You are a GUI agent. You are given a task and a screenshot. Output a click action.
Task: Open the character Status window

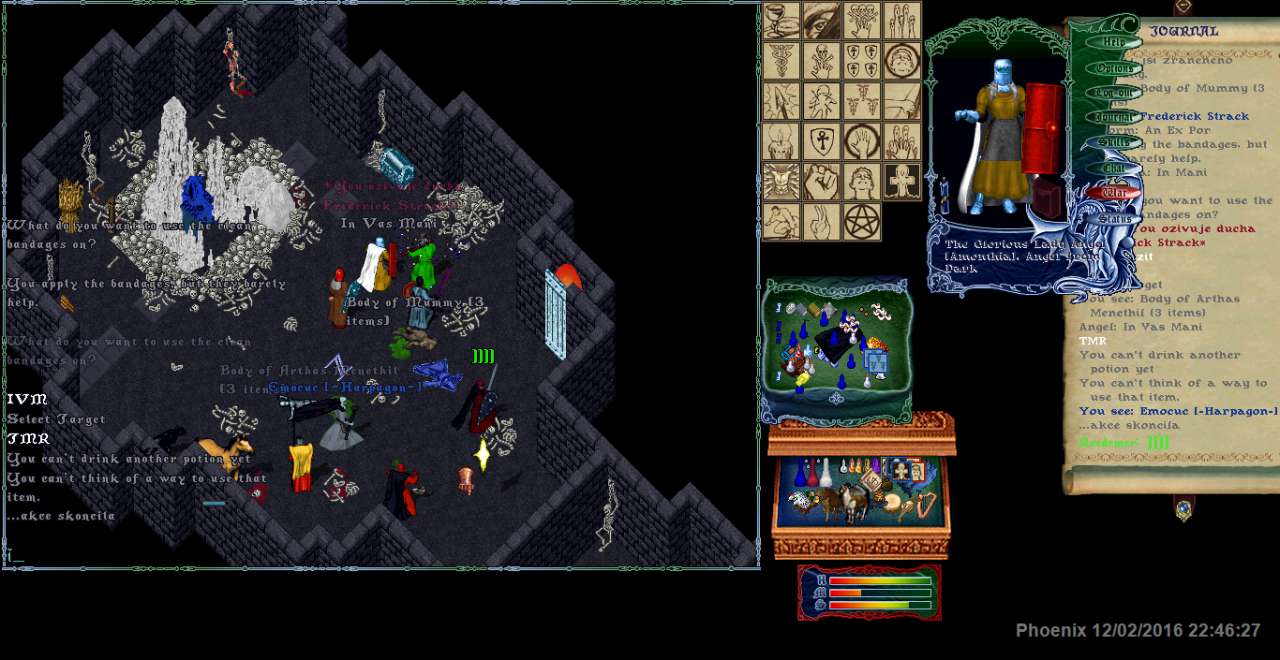pyautogui.click(x=1113, y=218)
